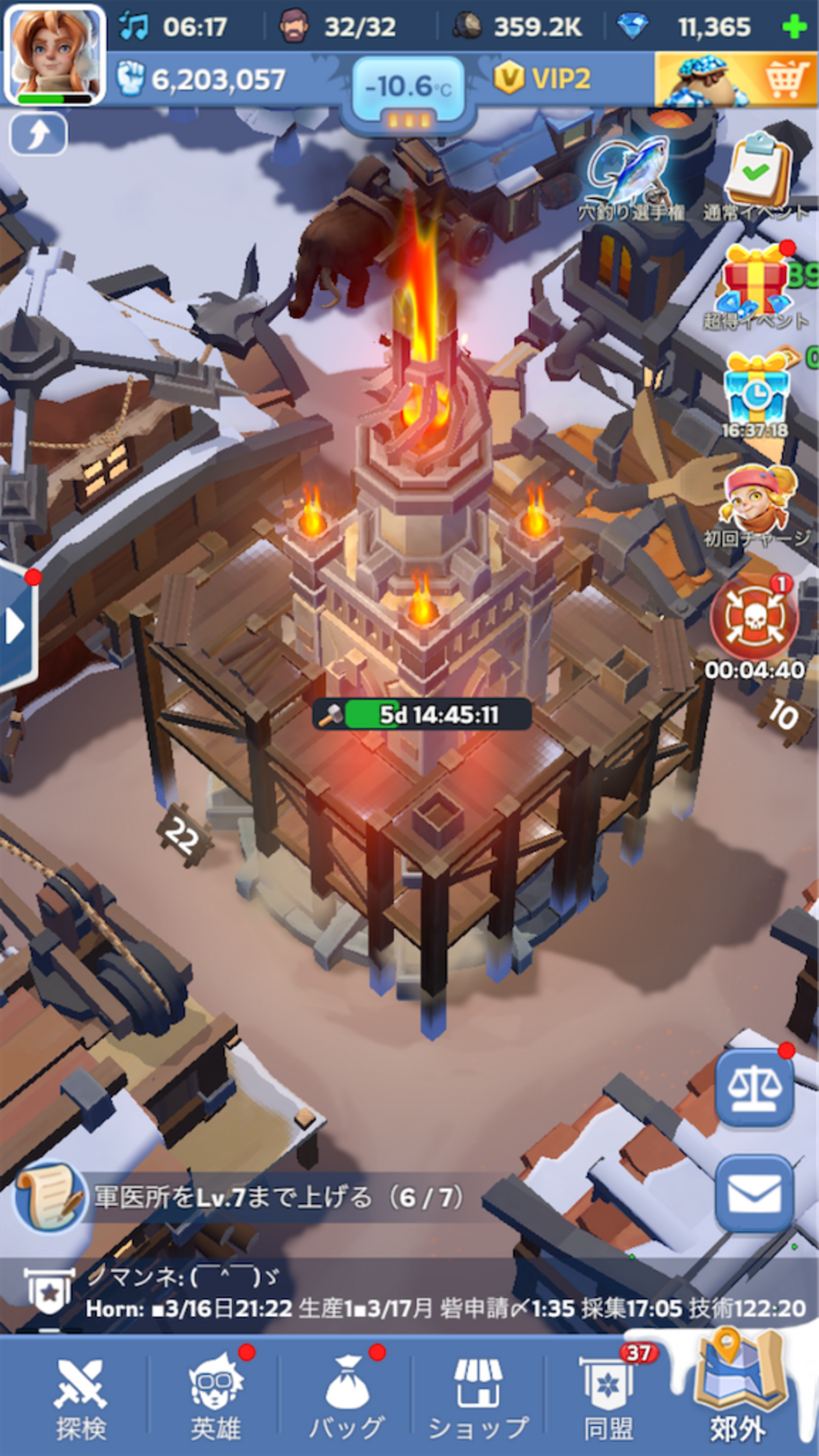
Task: Open the shopping cart gem store
Action: pos(735,79)
